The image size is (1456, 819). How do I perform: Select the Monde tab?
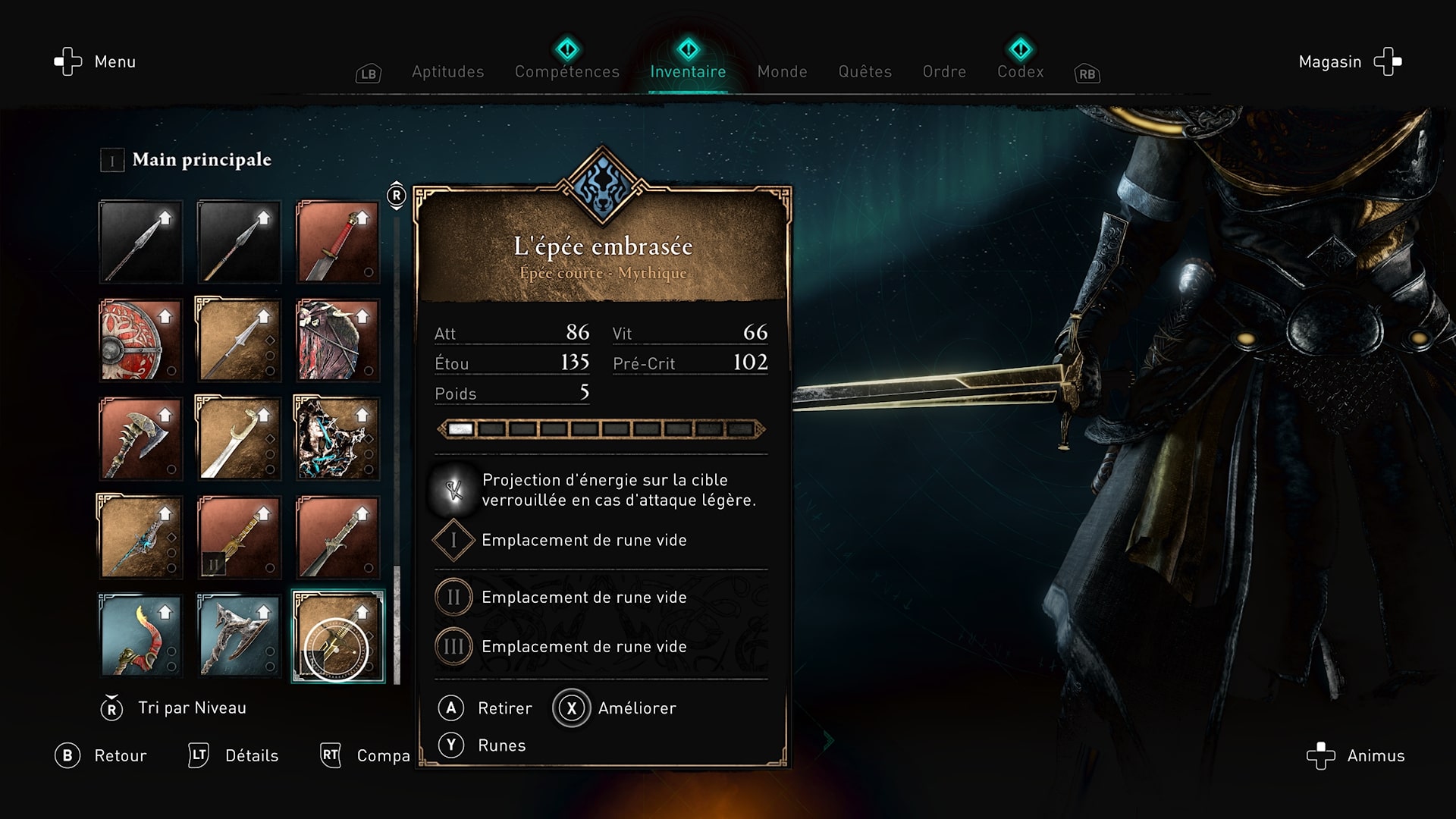(782, 71)
